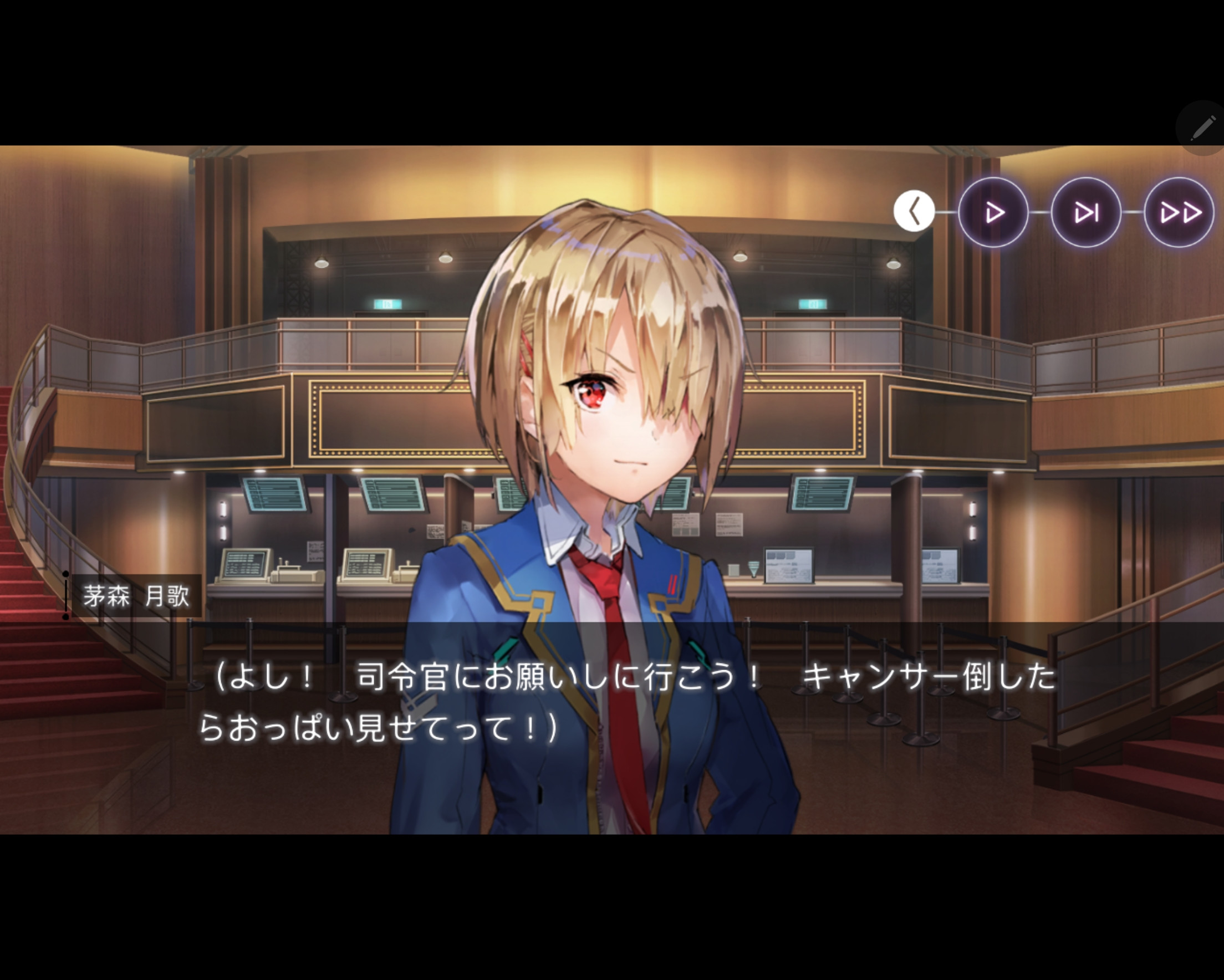Fast-forward dialogue with the double triangle button

tap(1179, 212)
